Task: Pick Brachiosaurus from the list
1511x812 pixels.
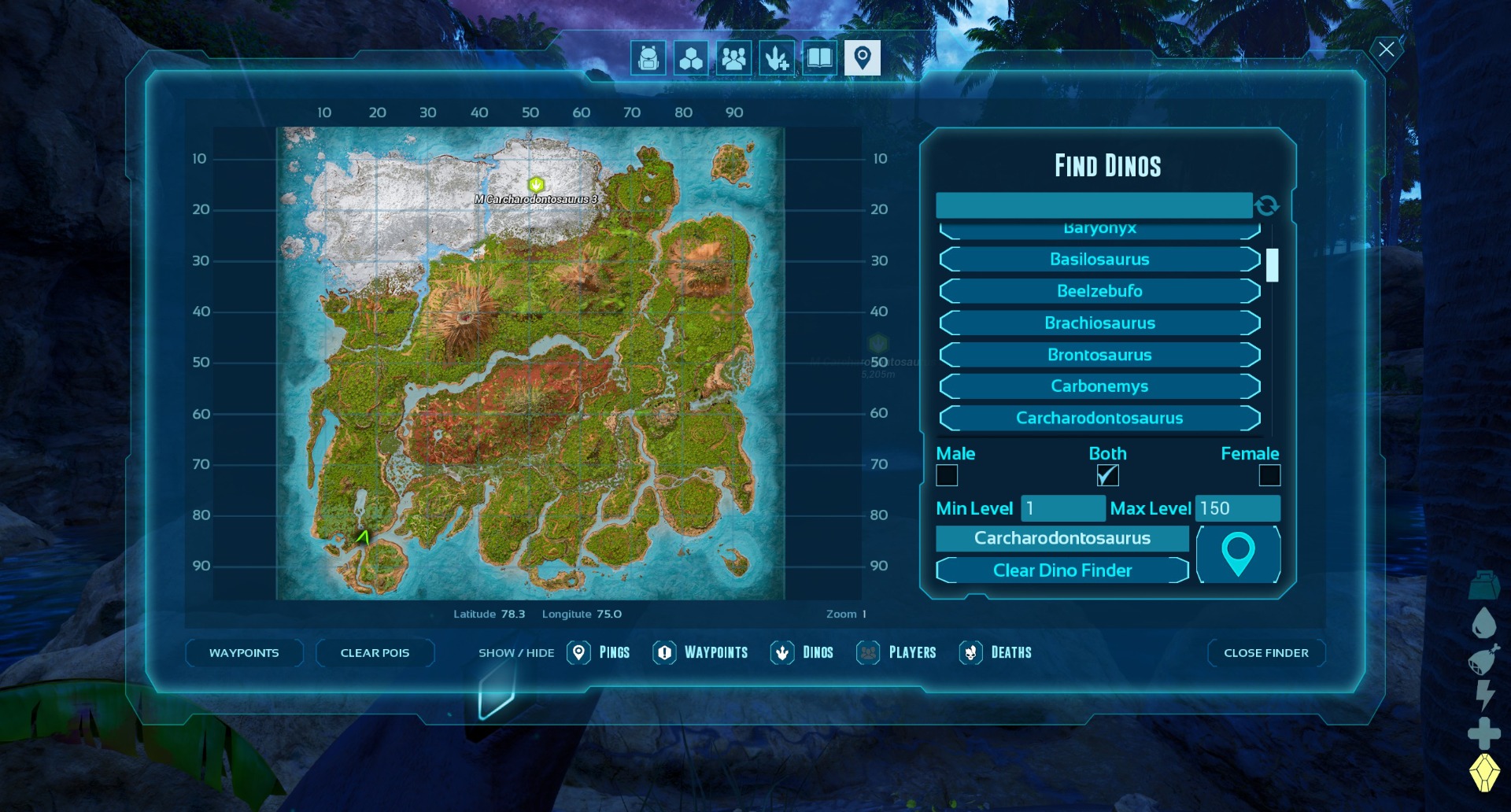Action: click(x=1099, y=323)
